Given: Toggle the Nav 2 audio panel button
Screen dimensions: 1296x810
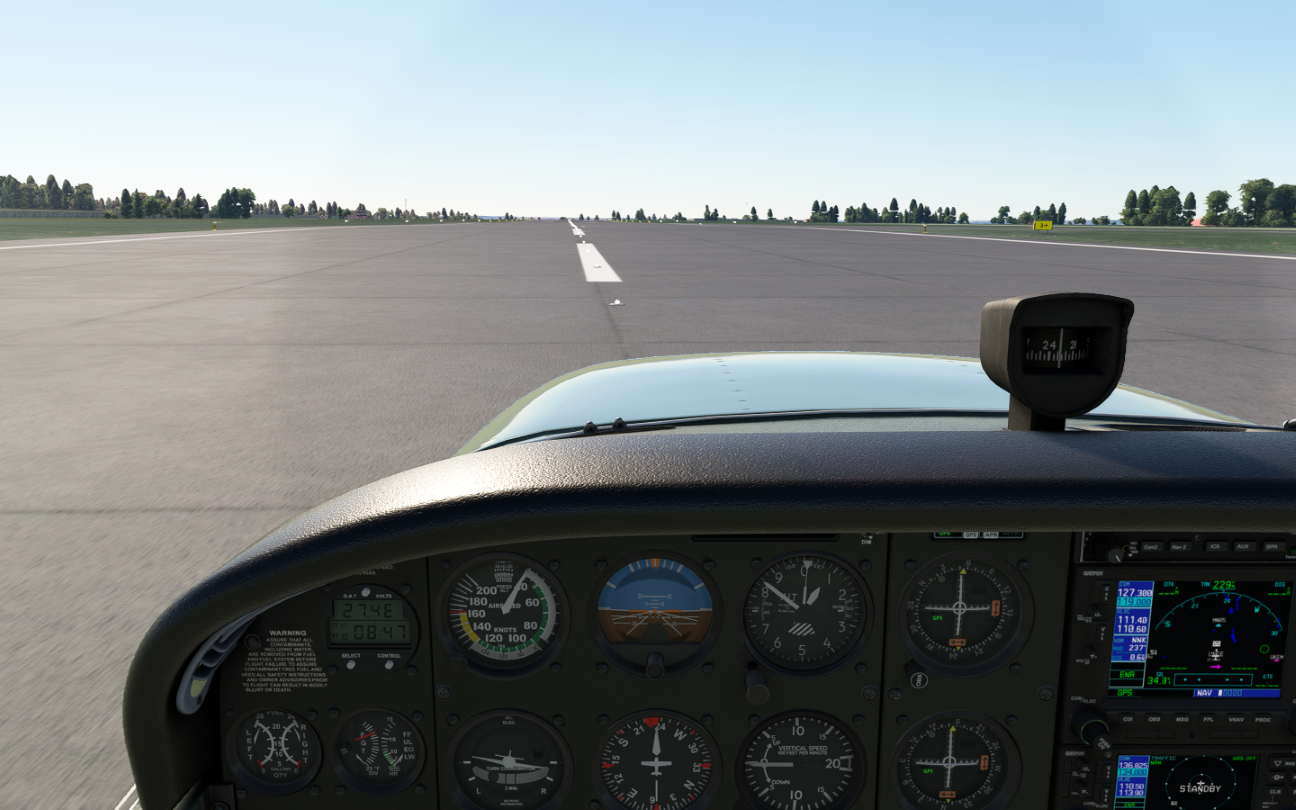Looking at the screenshot, I should click(1180, 547).
